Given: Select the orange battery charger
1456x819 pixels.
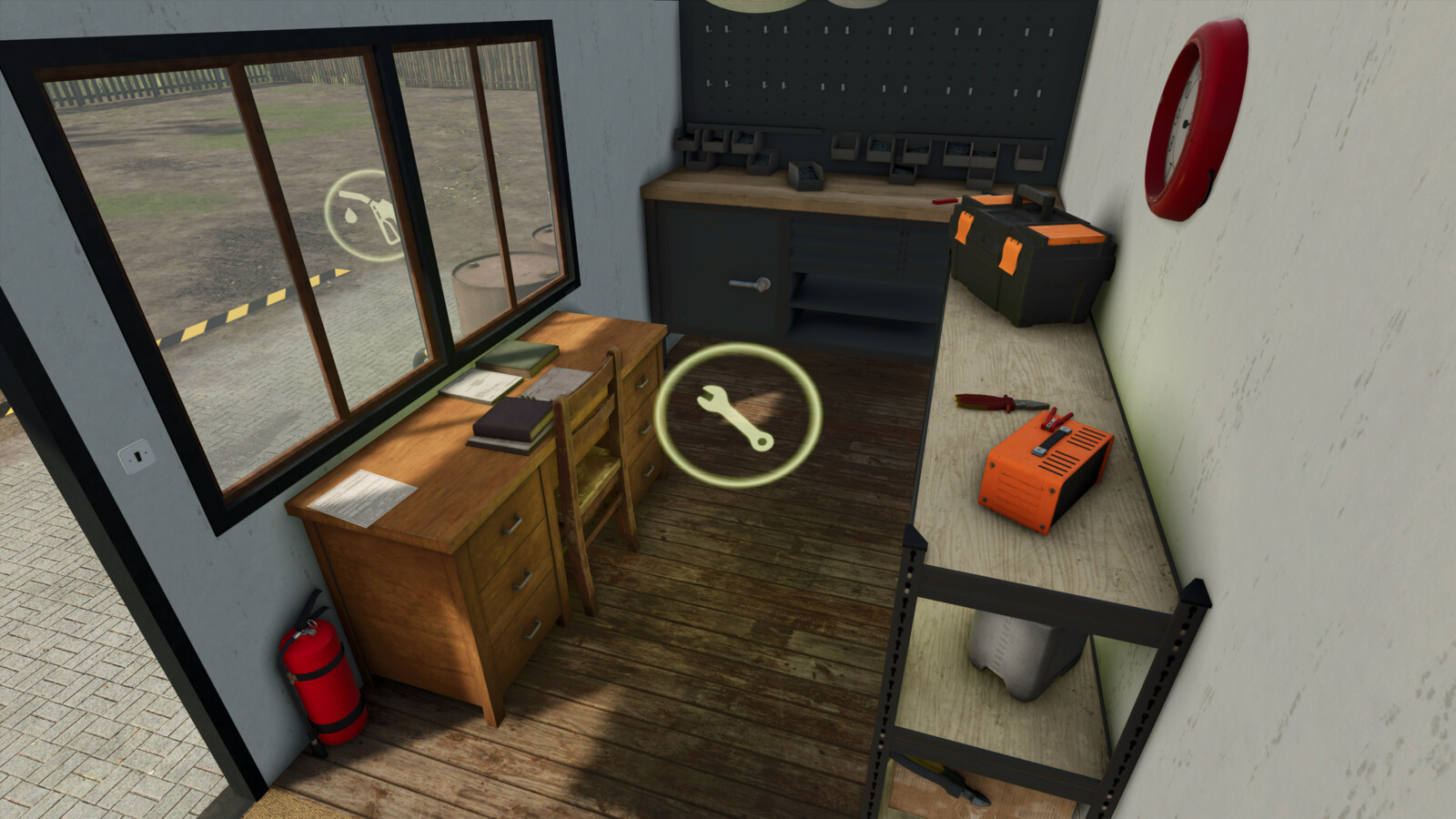Looking at the screenshot, I should [1042, 473].
